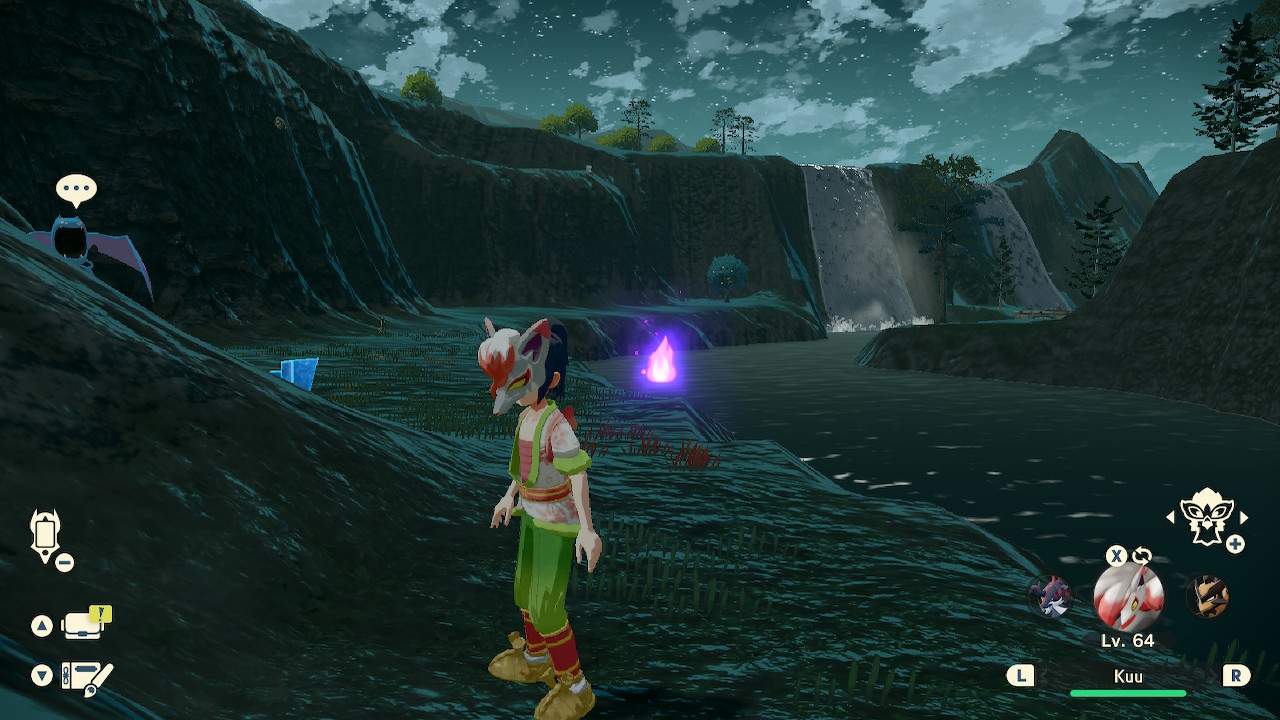Select Kuu the Lv. 64 Zoroark portrait
Screen dimensions: 1280x720
(x=1128, y=597)
